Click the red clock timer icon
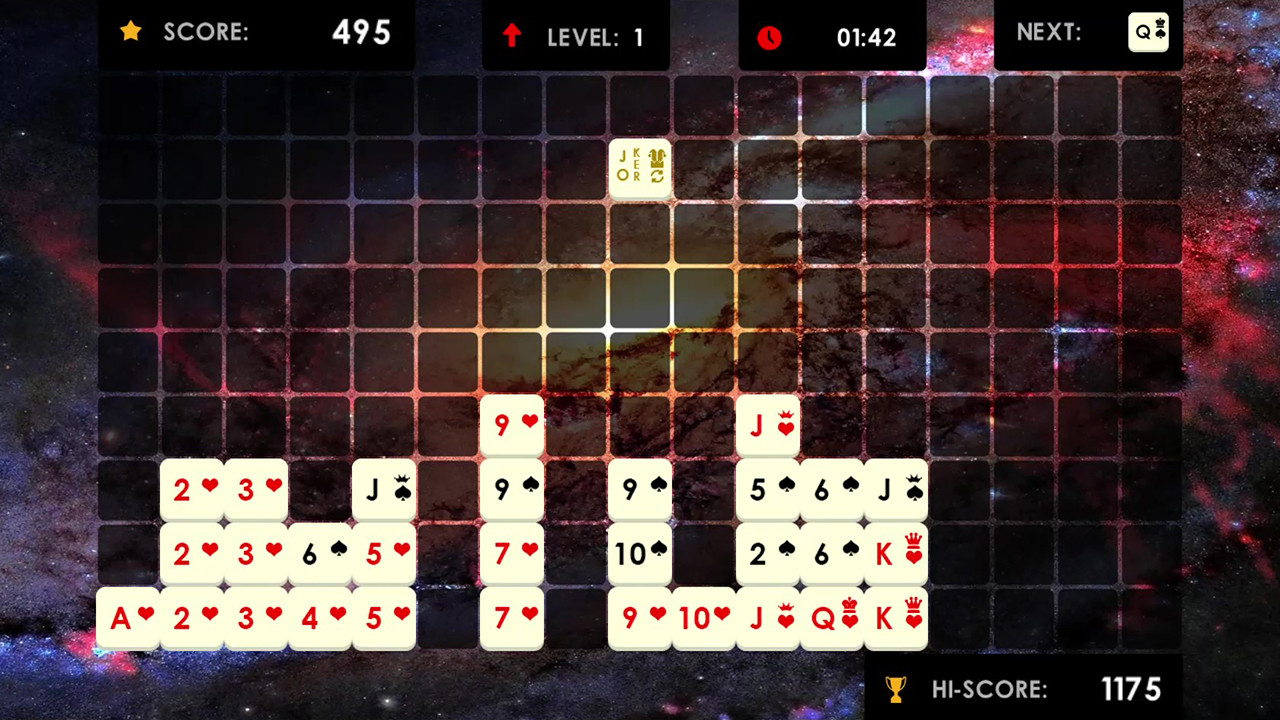The width and height of the screenshot is (1280, 720). click(769, 38)
